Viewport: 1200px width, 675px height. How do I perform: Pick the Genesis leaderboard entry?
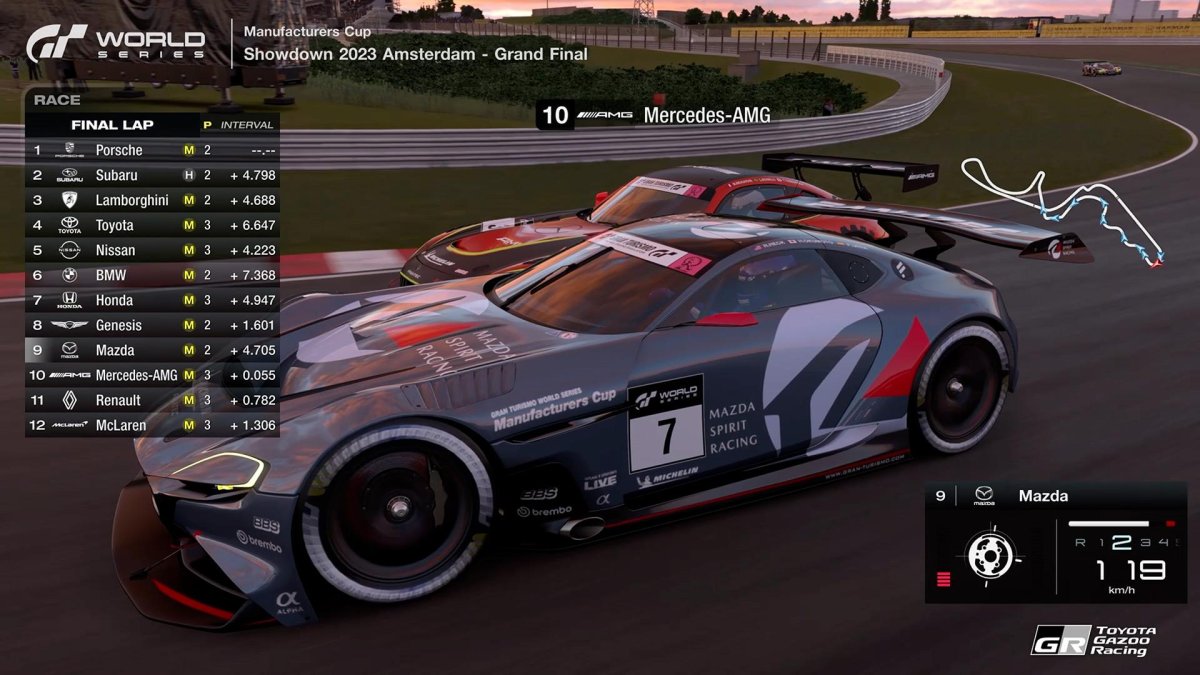point(152,325)
